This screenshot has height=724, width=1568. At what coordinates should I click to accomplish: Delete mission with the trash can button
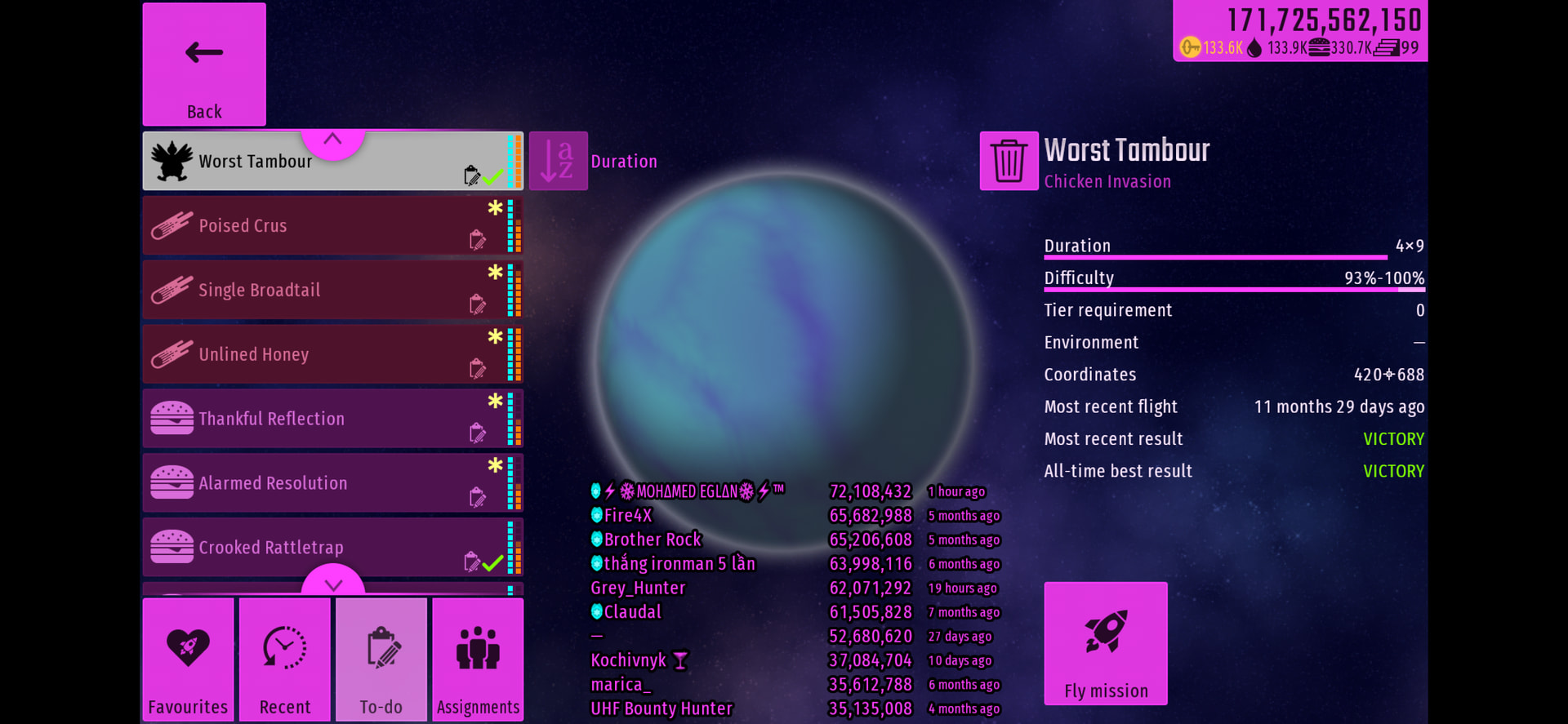(1009, 161)
